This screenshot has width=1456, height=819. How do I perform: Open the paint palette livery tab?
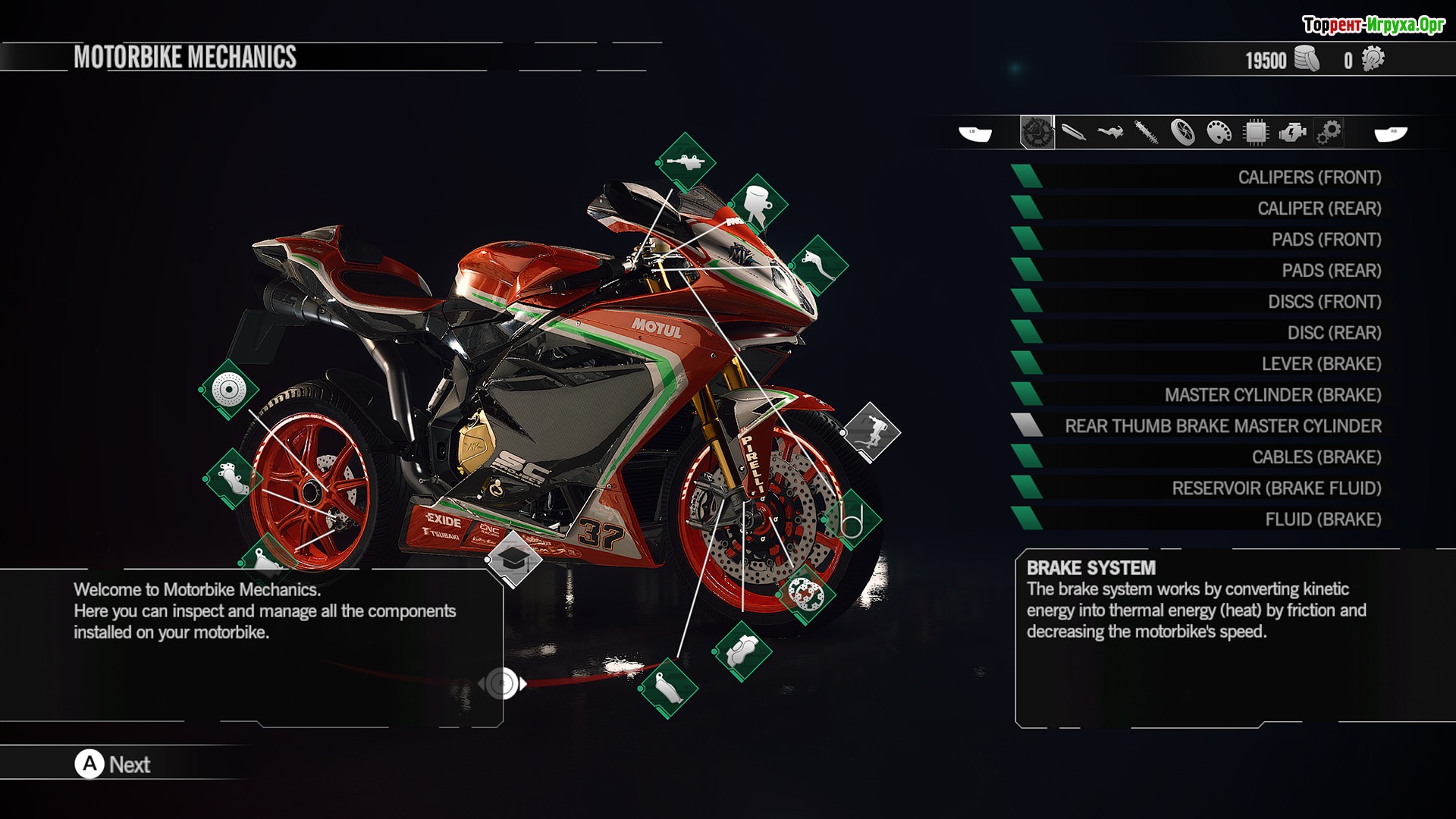click(1219, 133)
